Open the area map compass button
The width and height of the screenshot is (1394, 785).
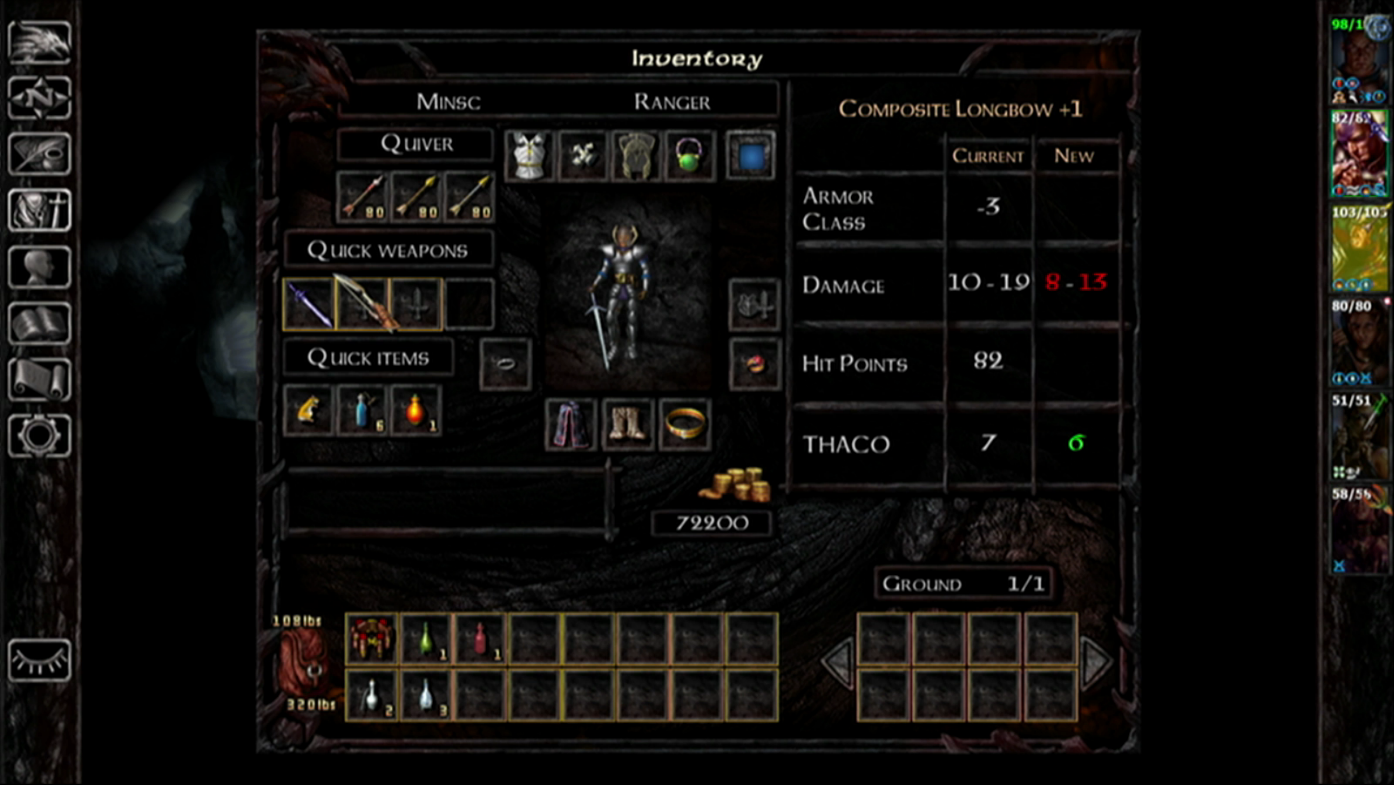coord(40,98)
